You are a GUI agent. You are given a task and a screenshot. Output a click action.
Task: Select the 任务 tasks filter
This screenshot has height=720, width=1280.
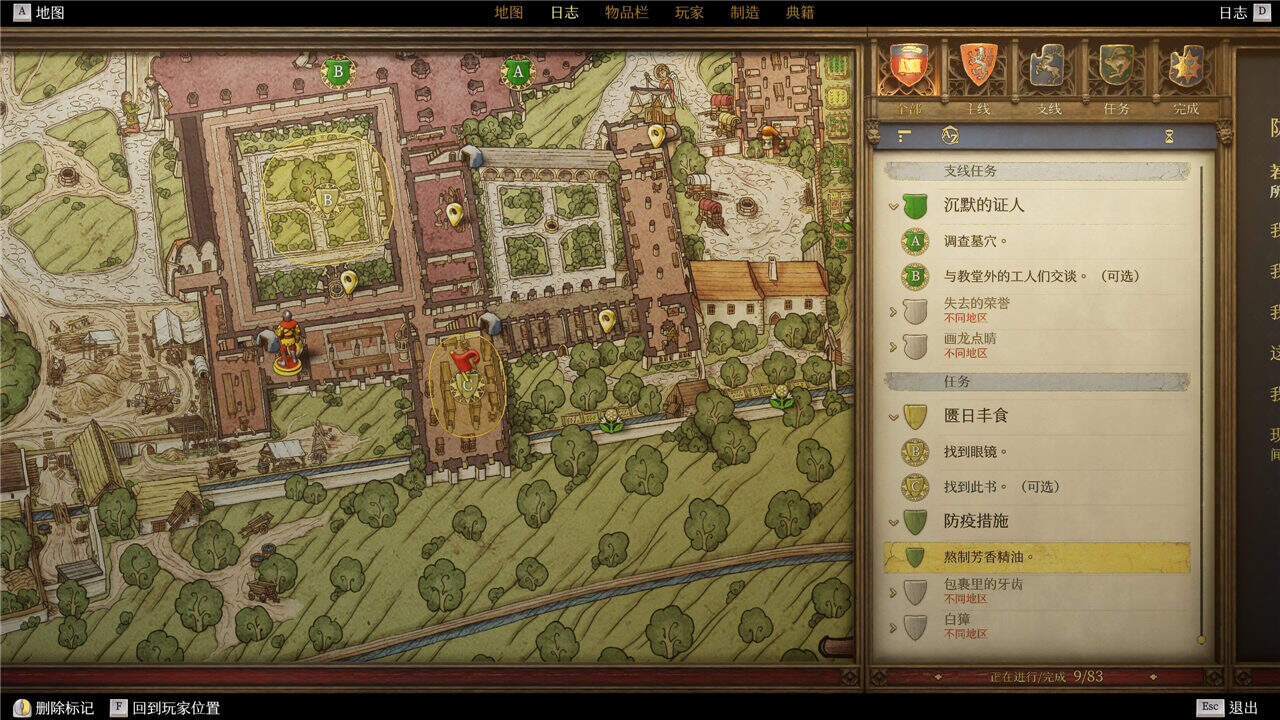pos(1116,70)
